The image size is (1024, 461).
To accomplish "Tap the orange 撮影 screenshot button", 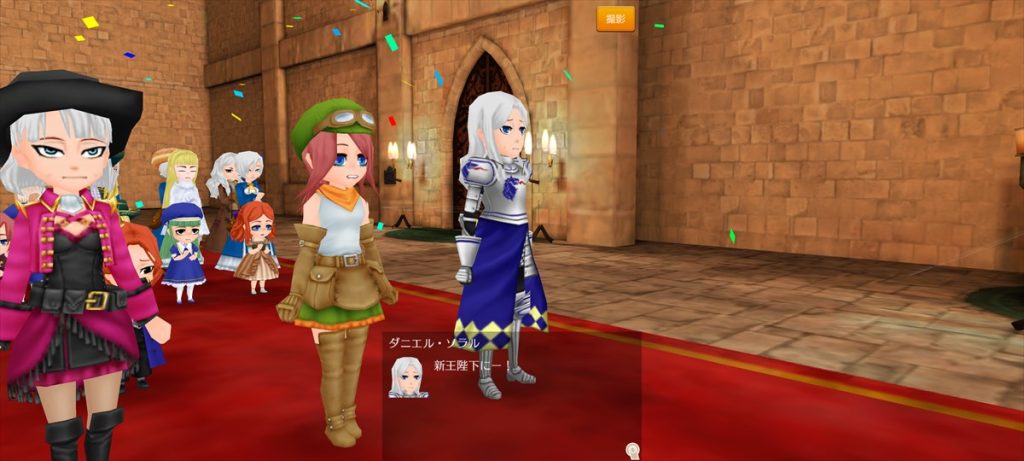I will tap(615, 19).
